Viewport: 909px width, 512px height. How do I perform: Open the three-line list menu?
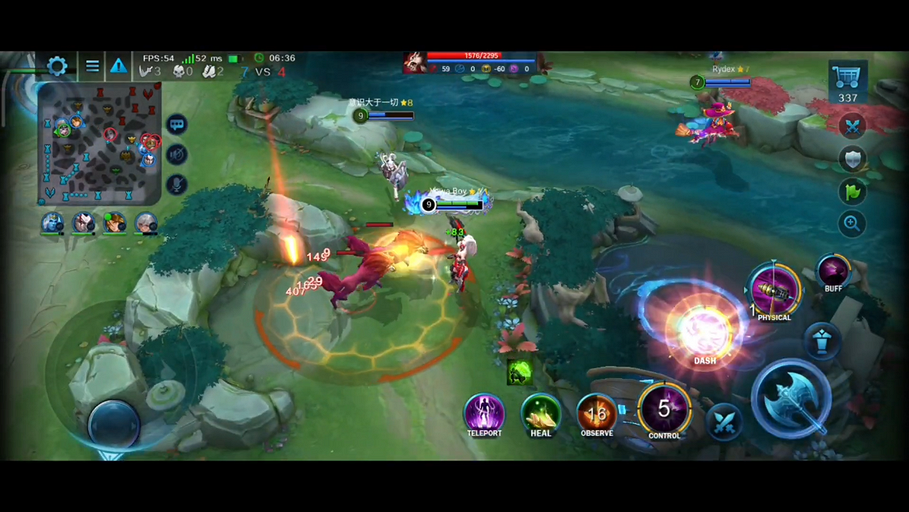92,67
